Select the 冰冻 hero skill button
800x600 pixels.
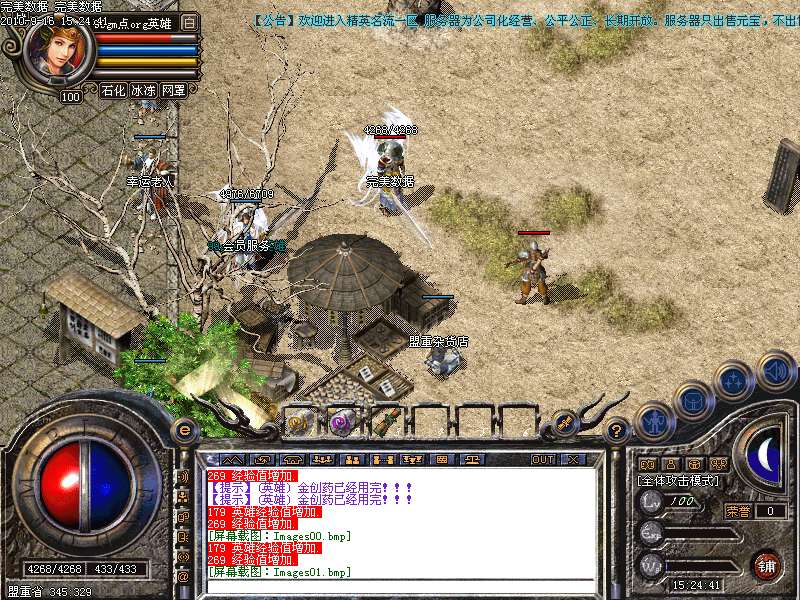(x=143, y=90)
